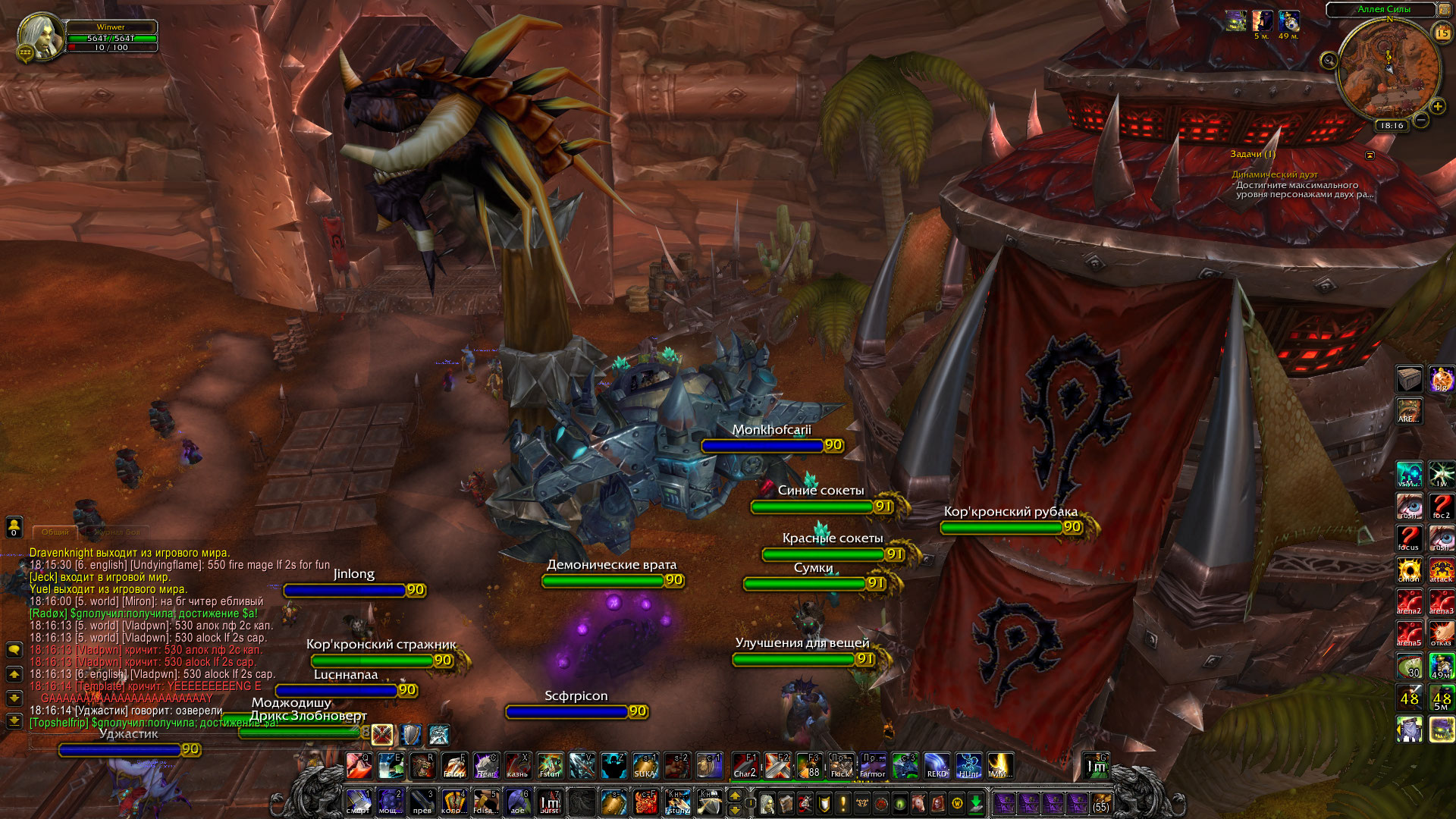Zoom out the minimap with minus button

(x=1421, y=120)
